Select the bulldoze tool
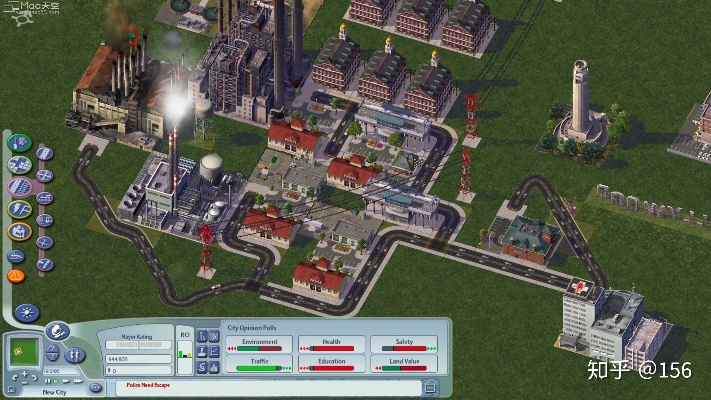Screen dimensions: 711x400 [16, 253]
